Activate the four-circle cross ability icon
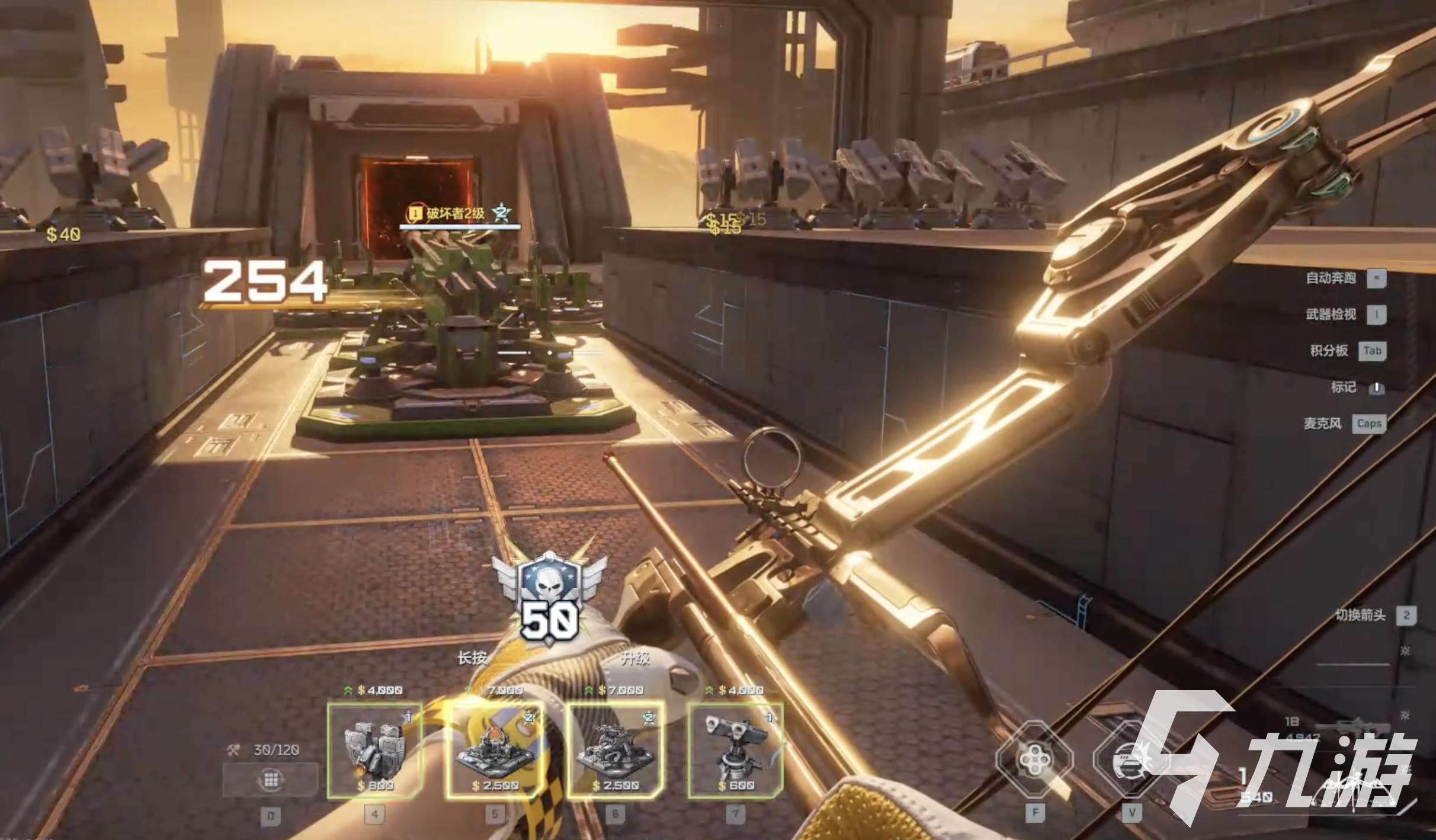1436x840 pixels. (x=1034, y=759)
